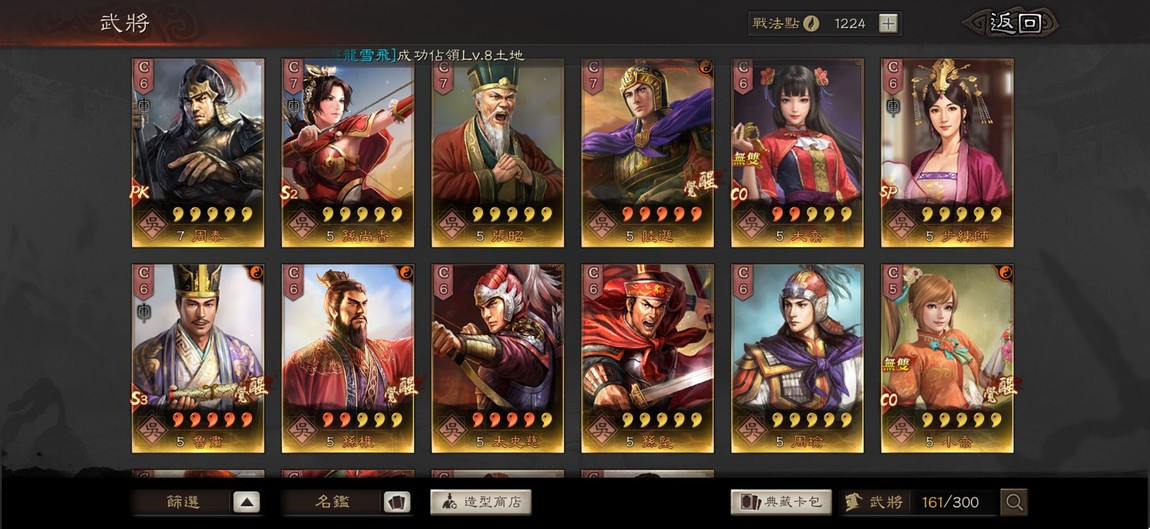Select the 周泰 general card
1150x529 pixels.
click(198, 152)
